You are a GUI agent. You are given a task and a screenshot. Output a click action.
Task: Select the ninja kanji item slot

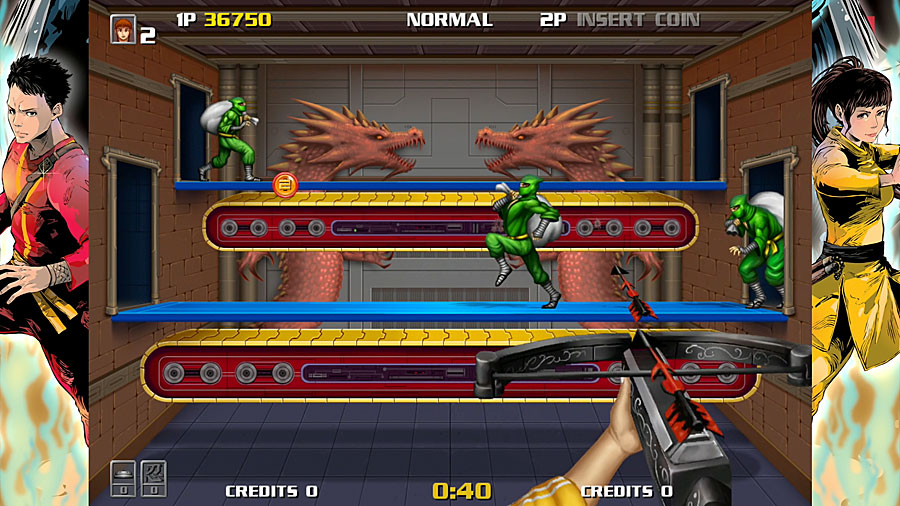click(154, 478)
